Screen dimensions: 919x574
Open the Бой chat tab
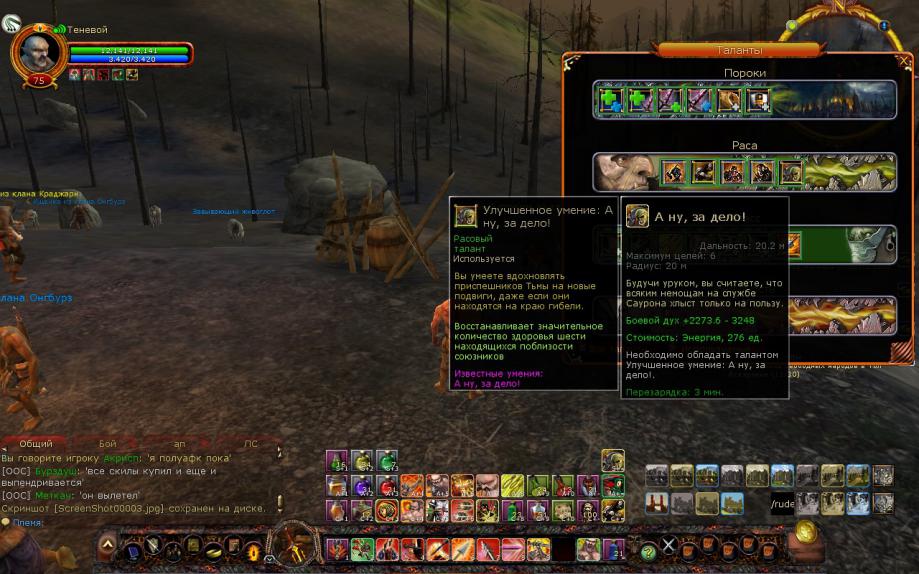(x=107, y=443)
